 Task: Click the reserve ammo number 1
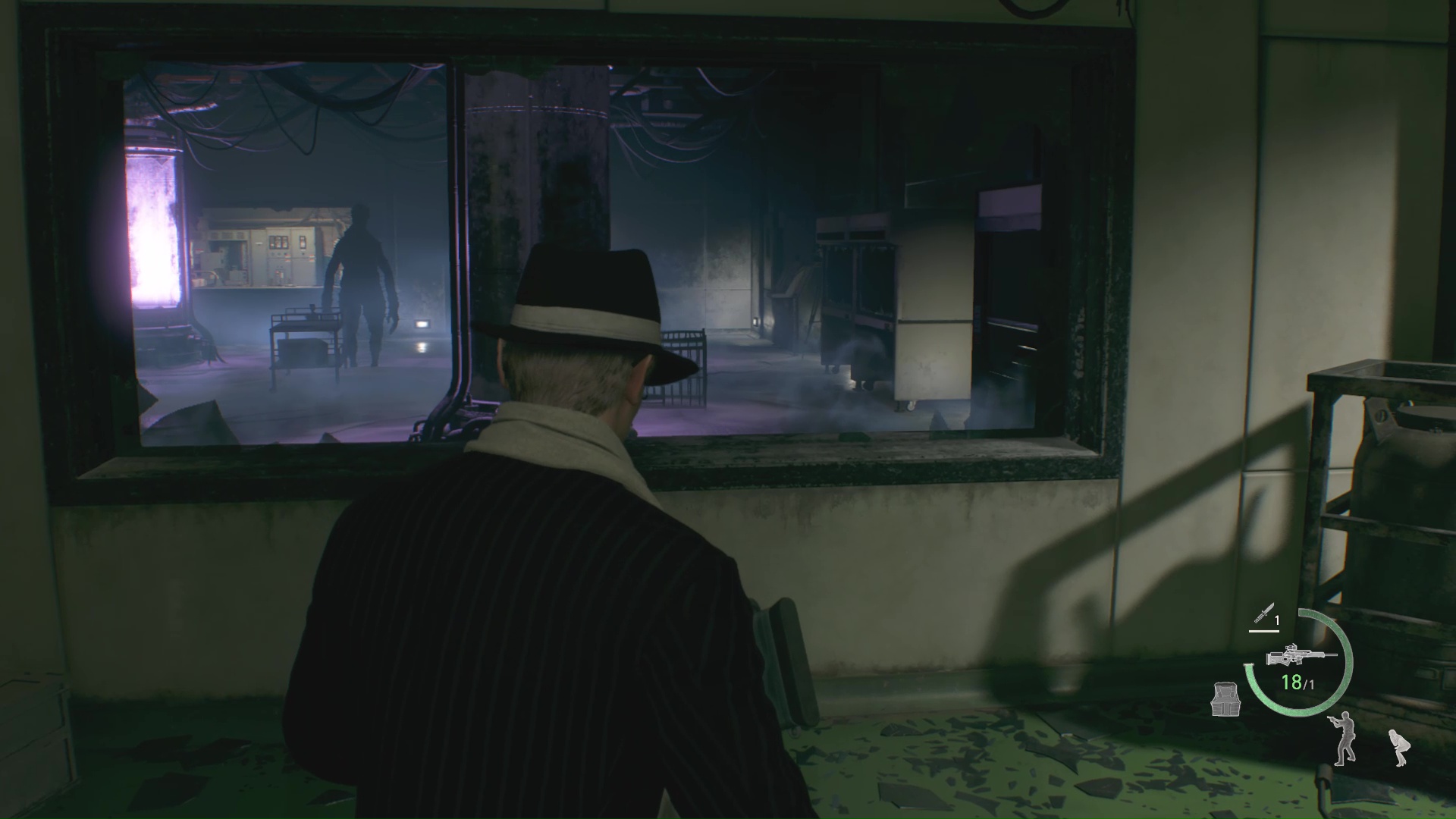pyautogui.click(x=1310, y=684)
